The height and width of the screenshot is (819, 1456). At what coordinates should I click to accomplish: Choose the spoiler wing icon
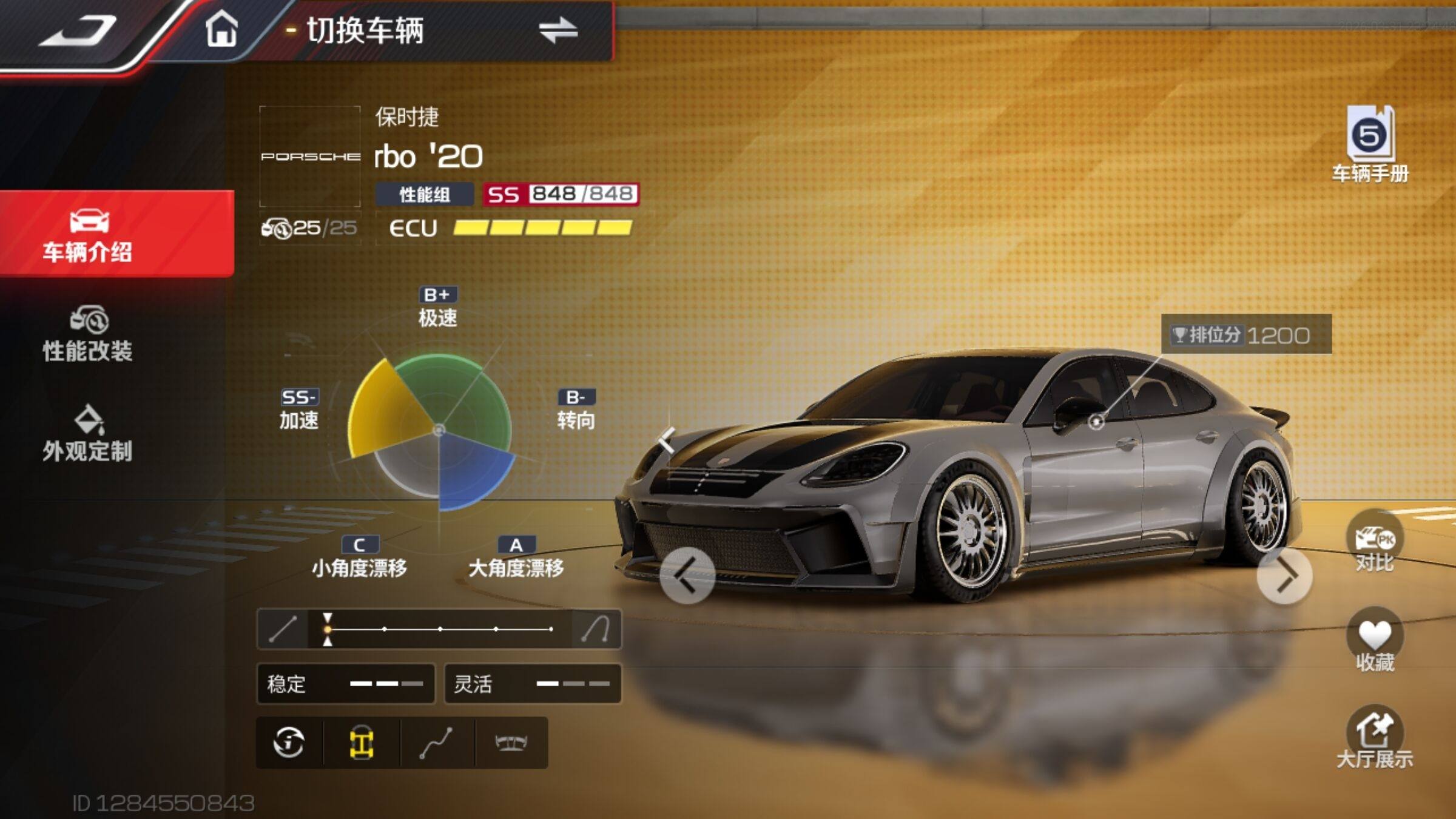point(511,743)
